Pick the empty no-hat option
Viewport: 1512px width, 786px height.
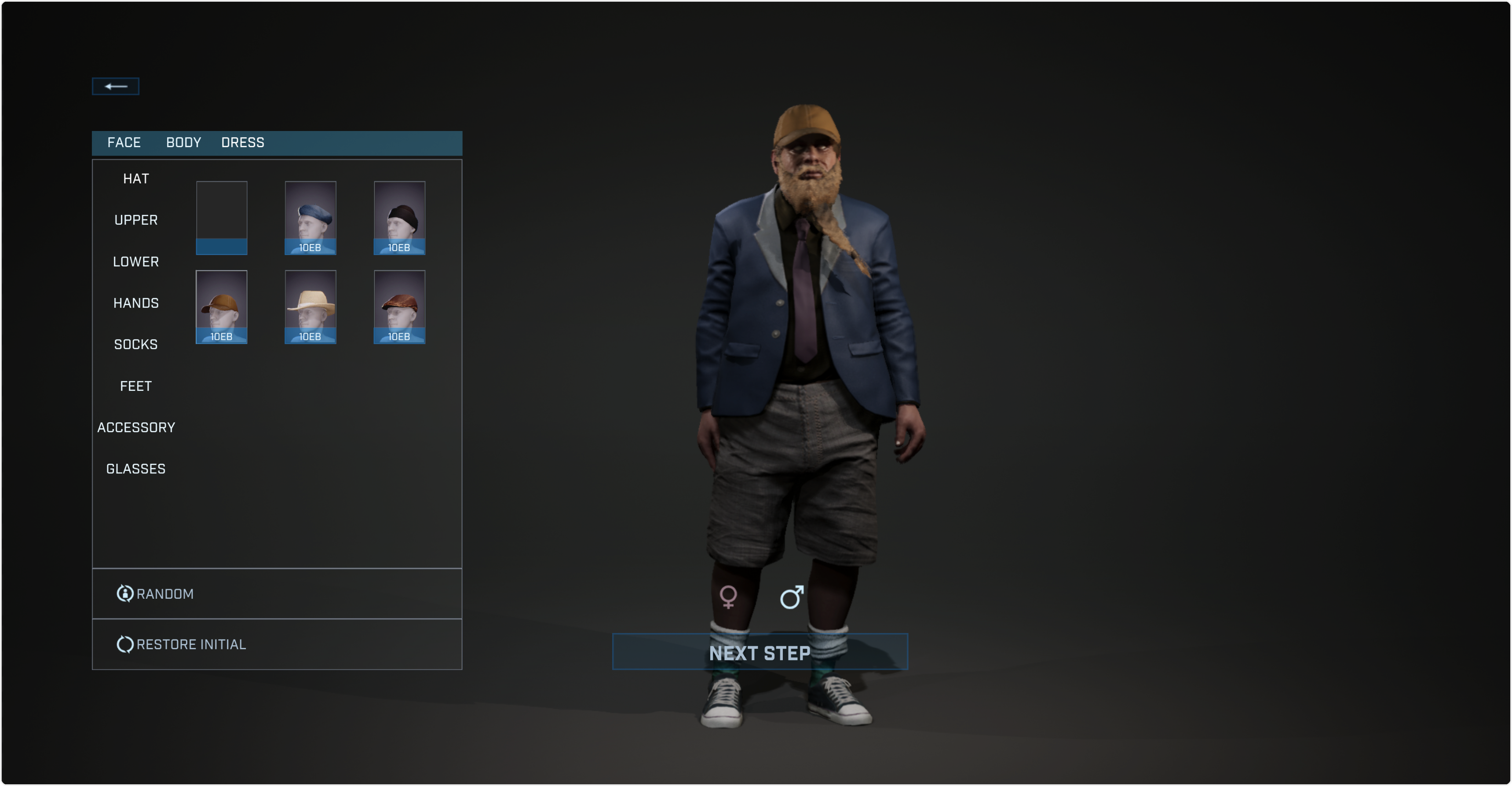click(x=222, y=218)
